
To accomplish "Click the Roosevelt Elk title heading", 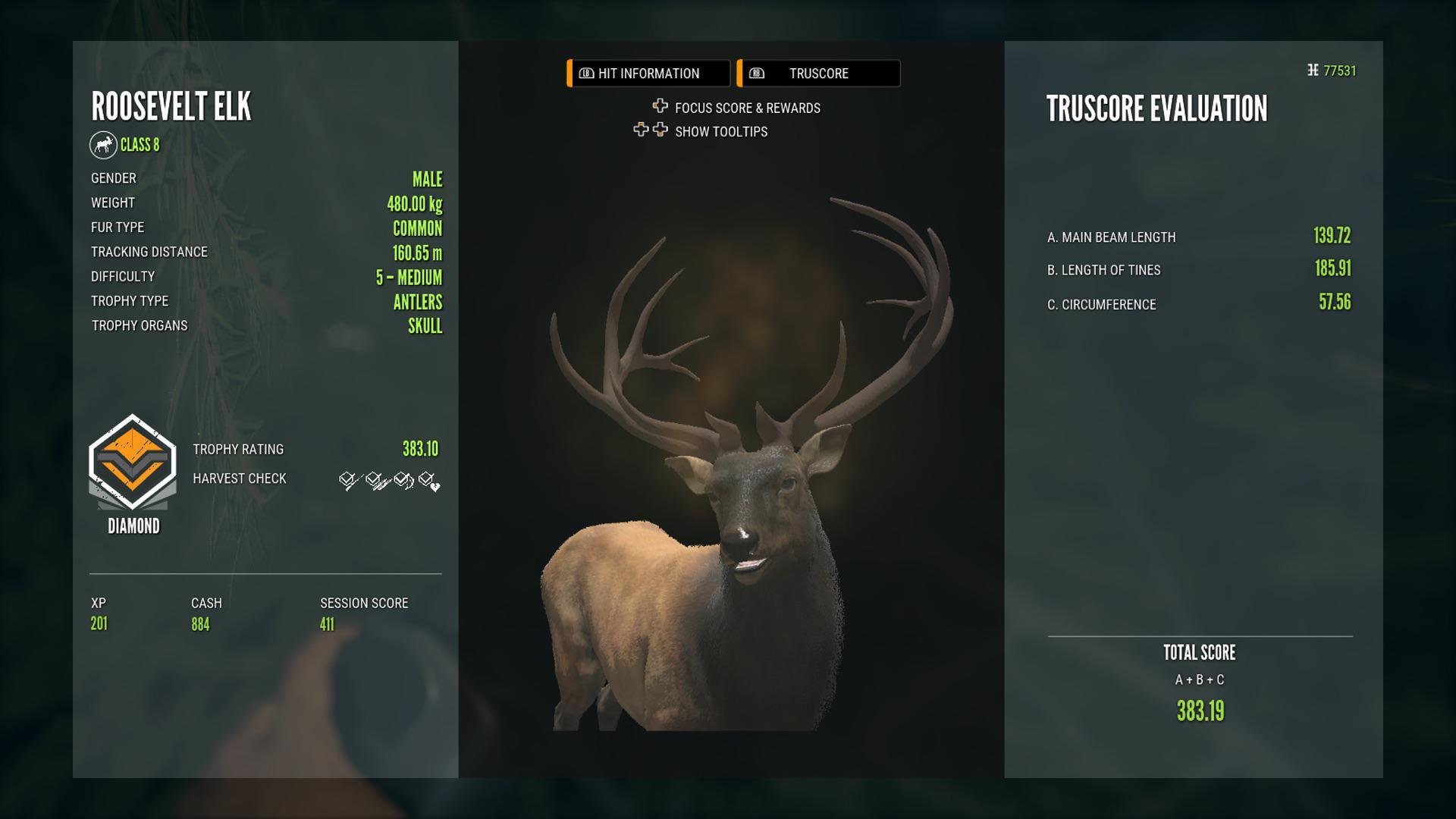I will [170, 106].
